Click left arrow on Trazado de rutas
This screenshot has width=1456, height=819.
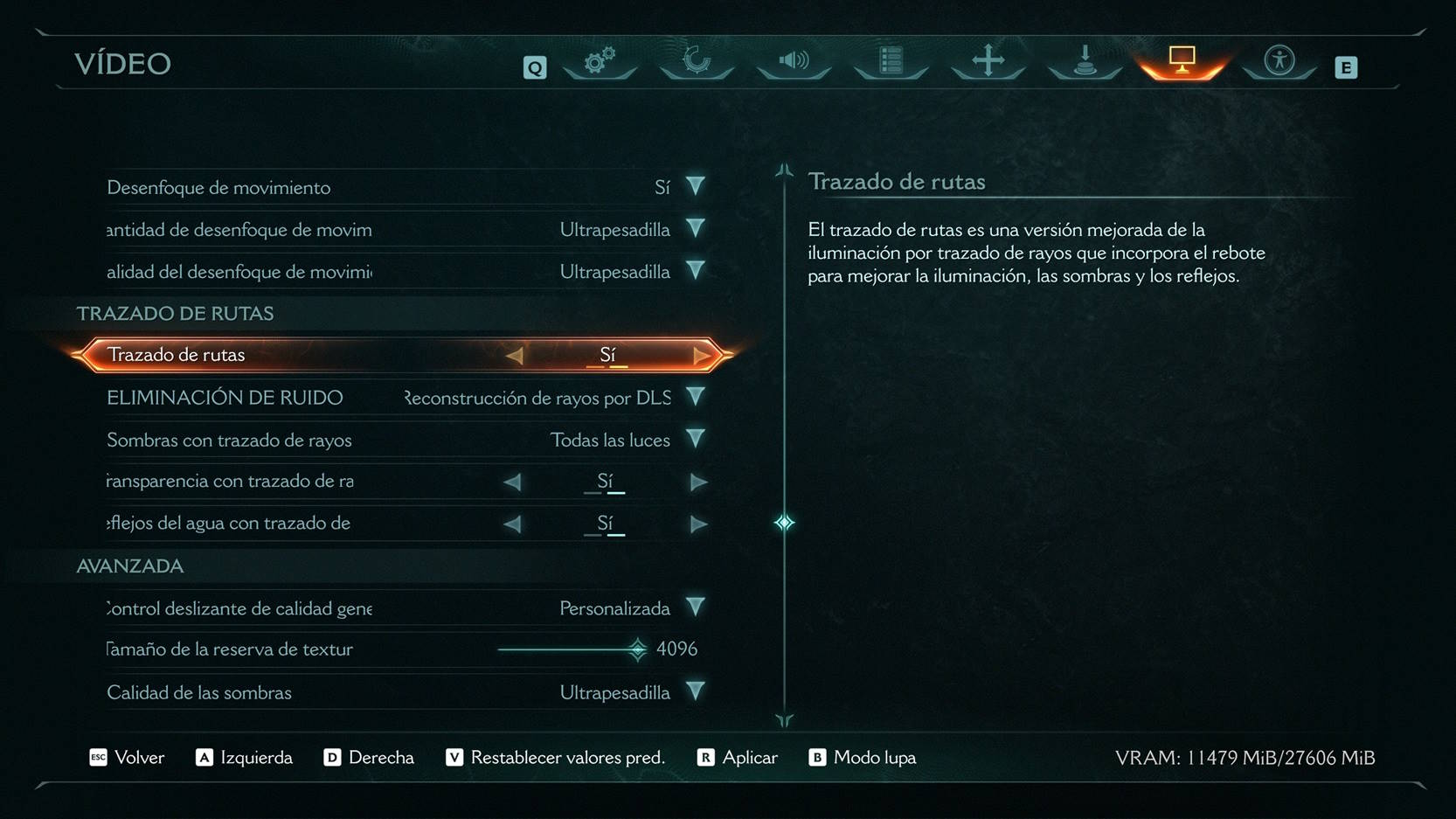(515, 355)
